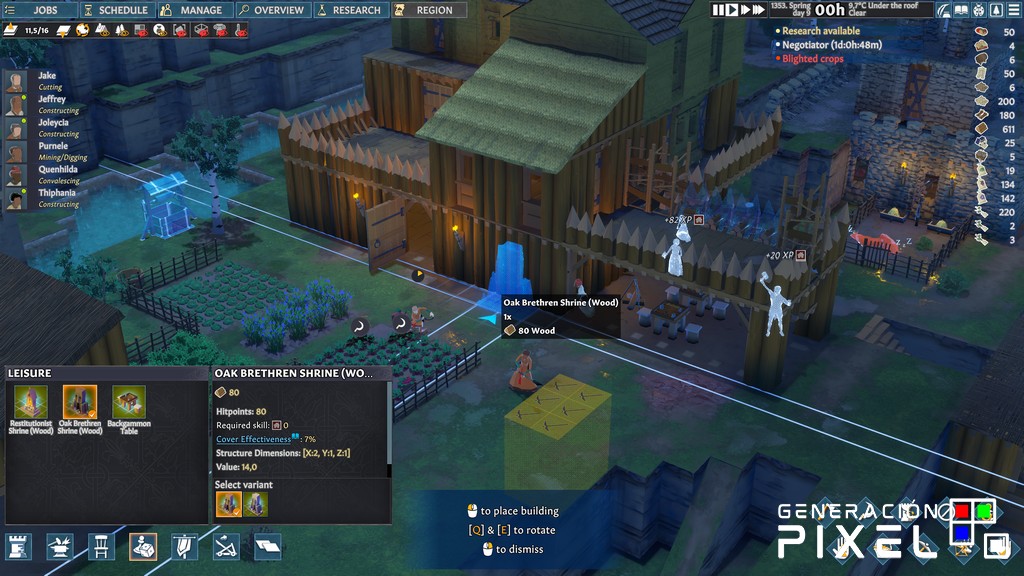Open the Research menu
The image size is (1024, 576).
(x=349, y=10)
